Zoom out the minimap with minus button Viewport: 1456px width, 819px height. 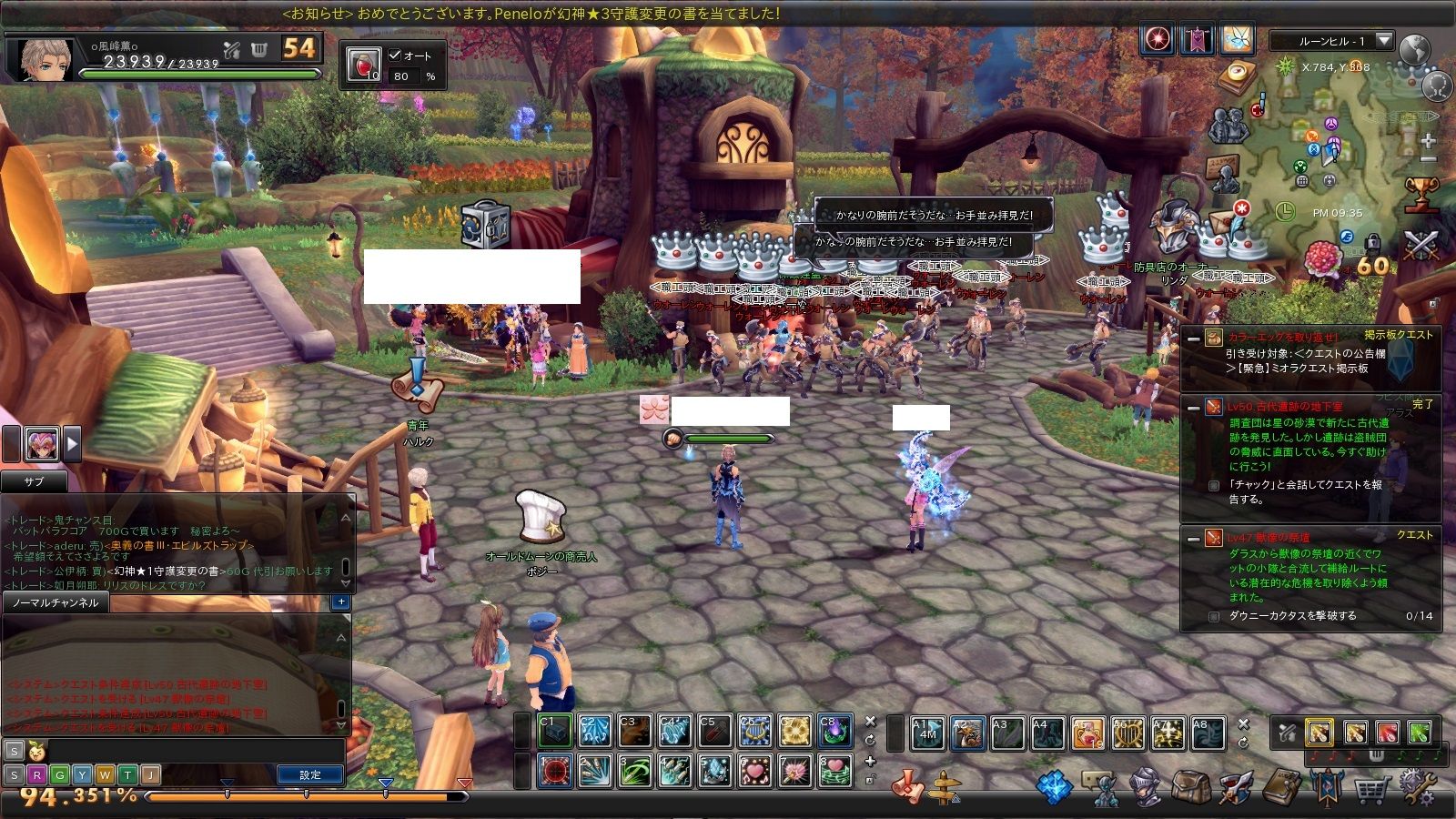(1428, 160)
